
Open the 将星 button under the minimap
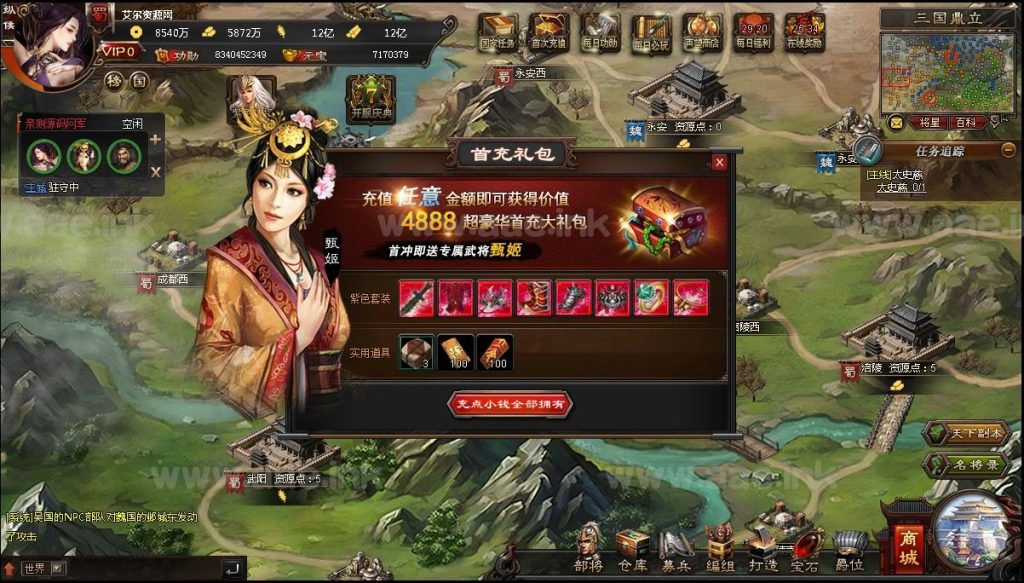[x=929, y=123]
